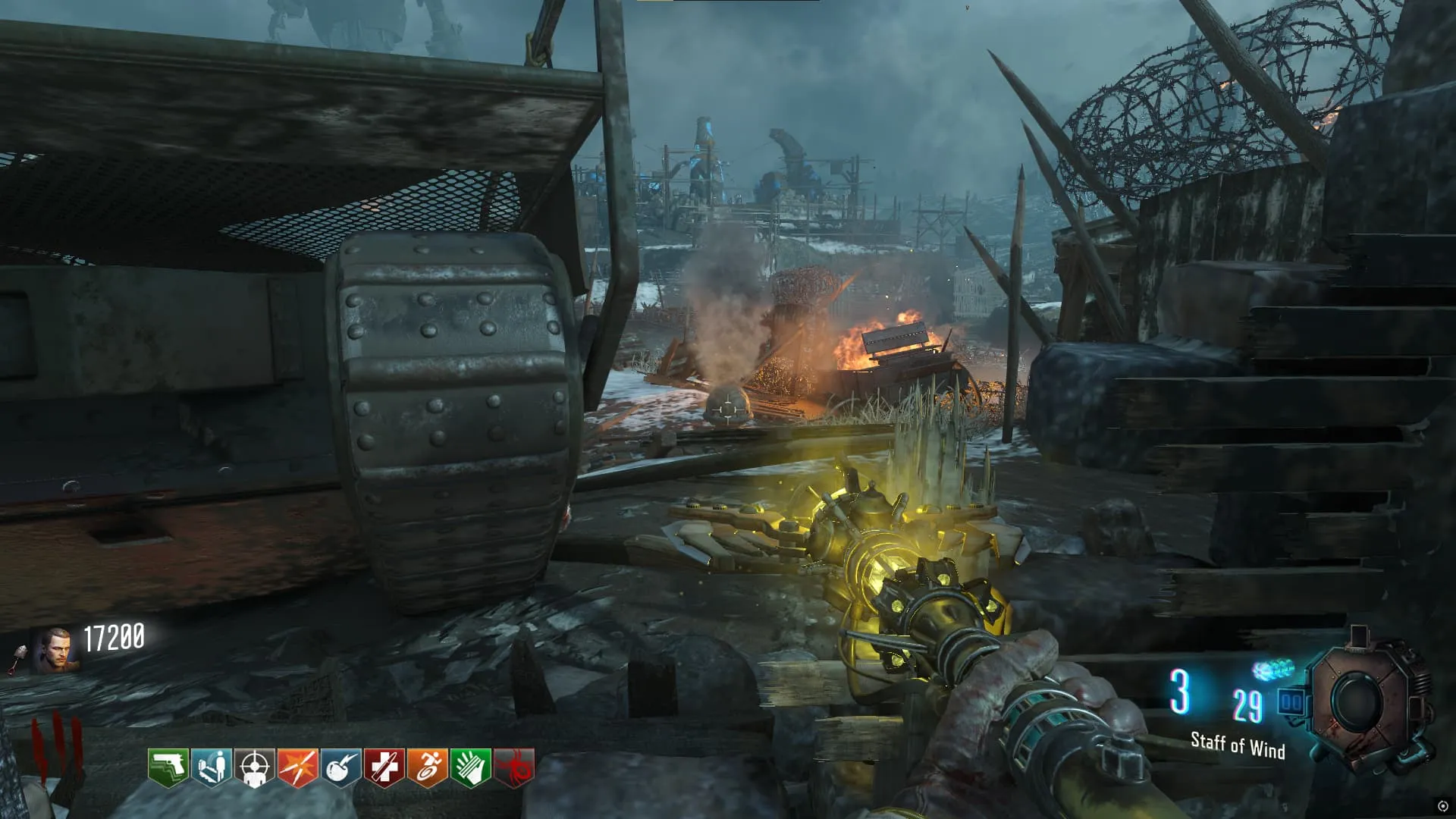Screen dimensions: 1456x819
Task: Select the green hand perk icon
Action: pyautogui.click(x=470, y=767)
